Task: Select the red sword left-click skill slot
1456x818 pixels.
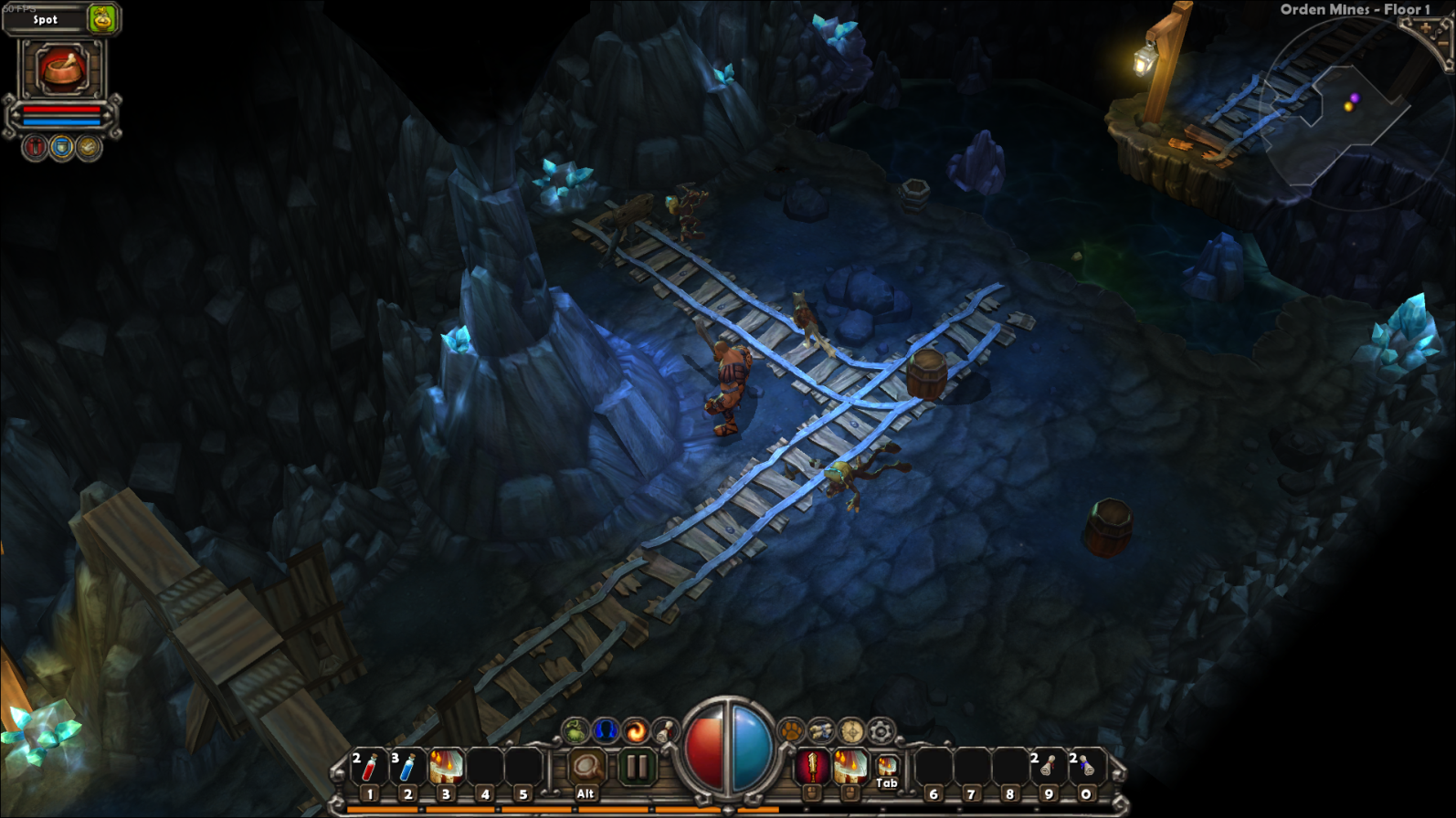Action: pos(811,767)
